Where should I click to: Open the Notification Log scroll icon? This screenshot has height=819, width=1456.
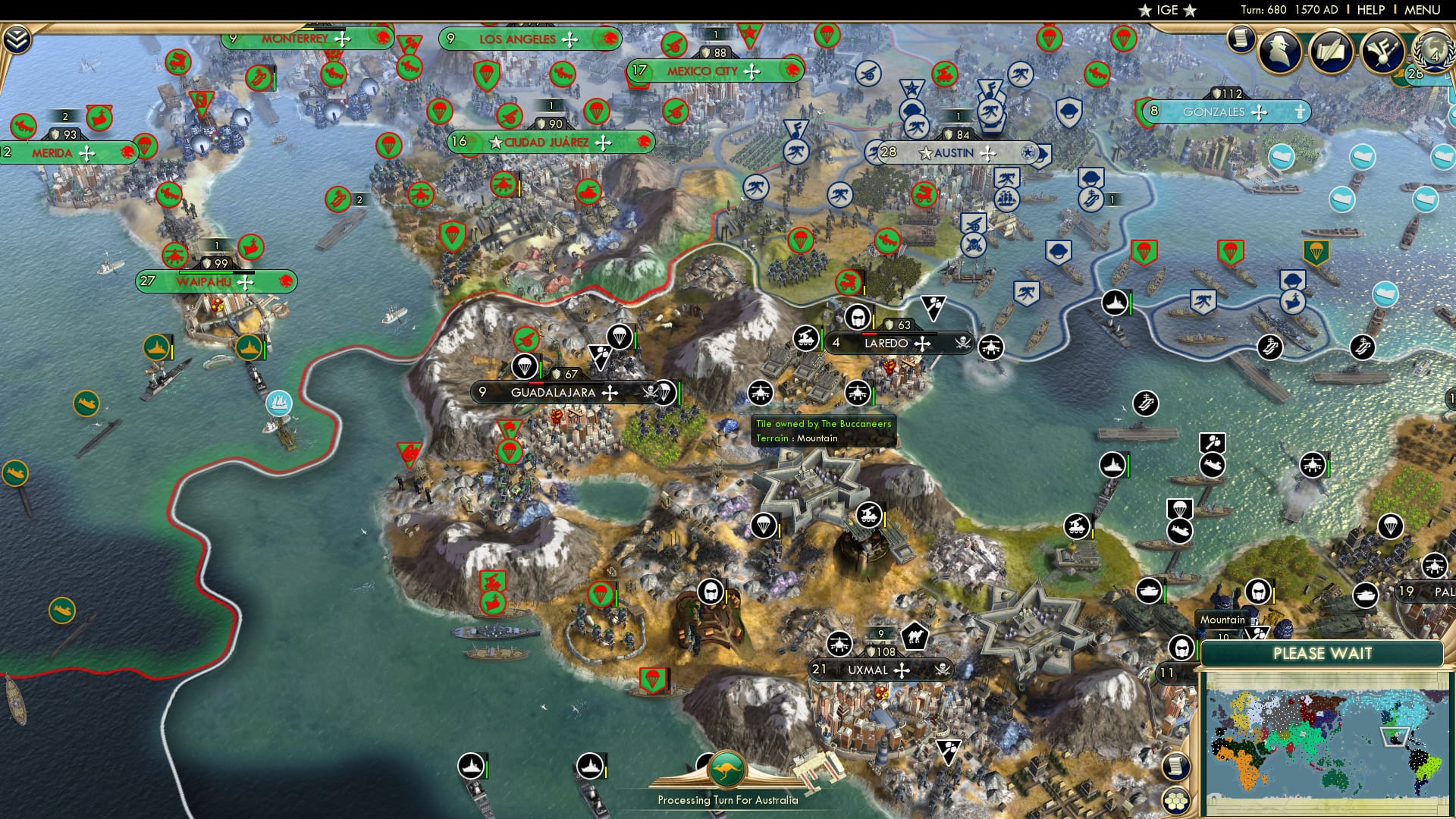click(1241, 39)
